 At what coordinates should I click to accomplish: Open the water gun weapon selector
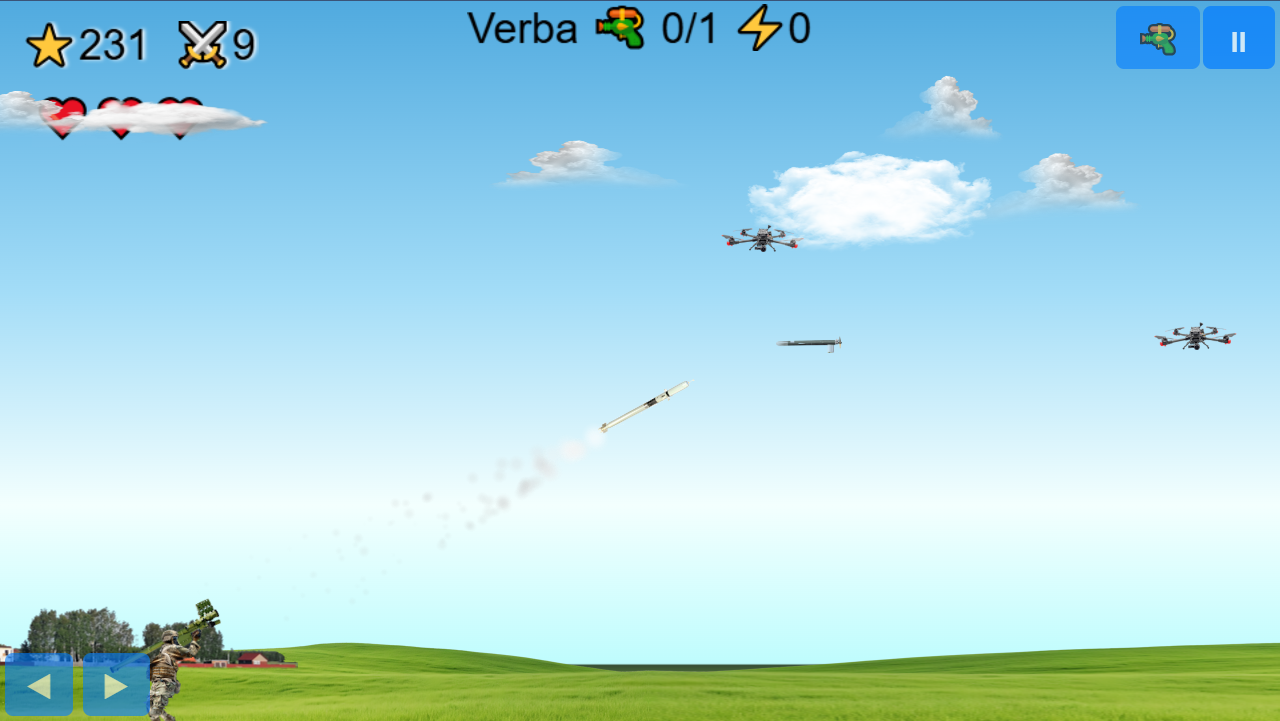point(1157,37)
